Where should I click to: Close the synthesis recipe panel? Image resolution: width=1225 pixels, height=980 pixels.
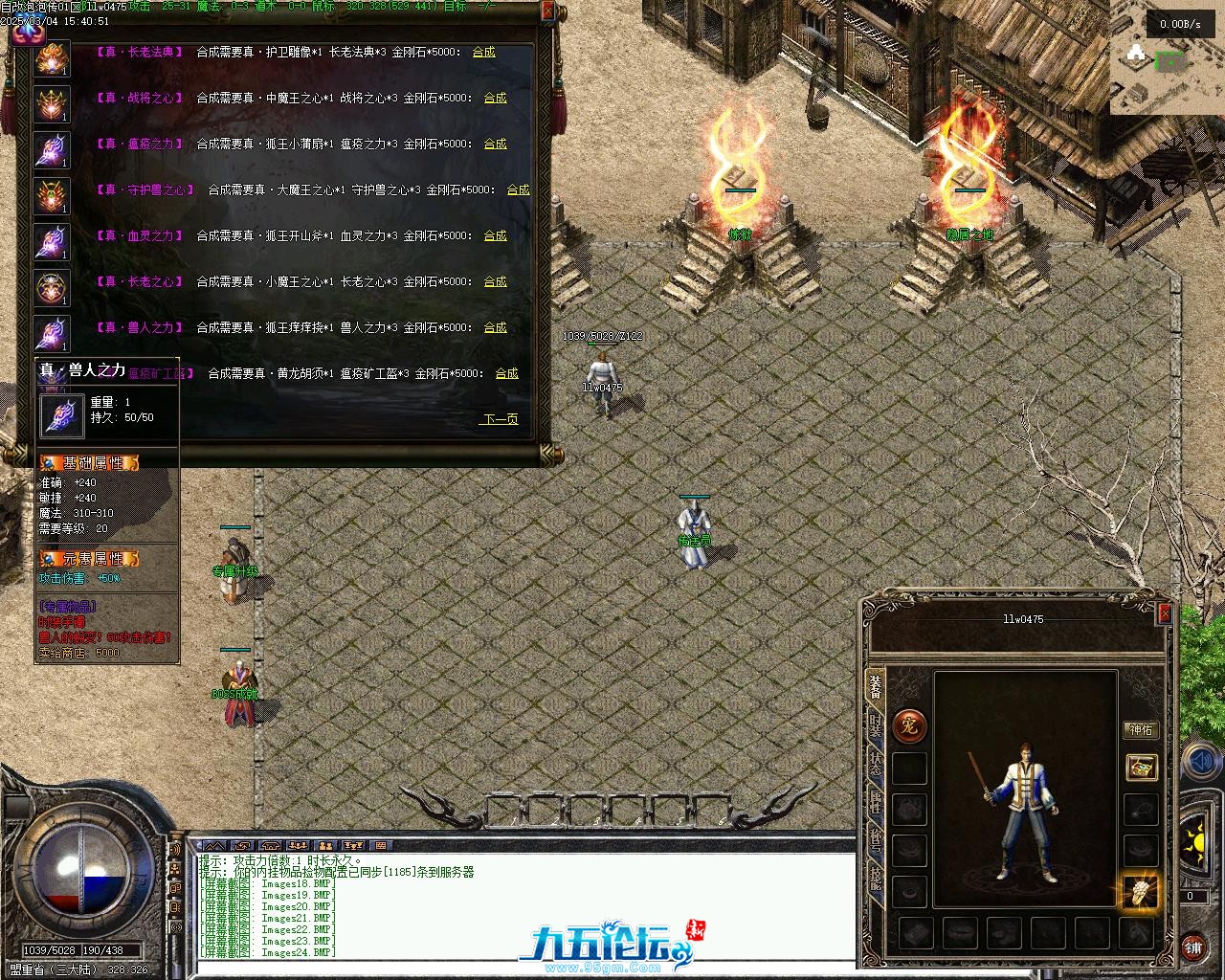[546, 11]
